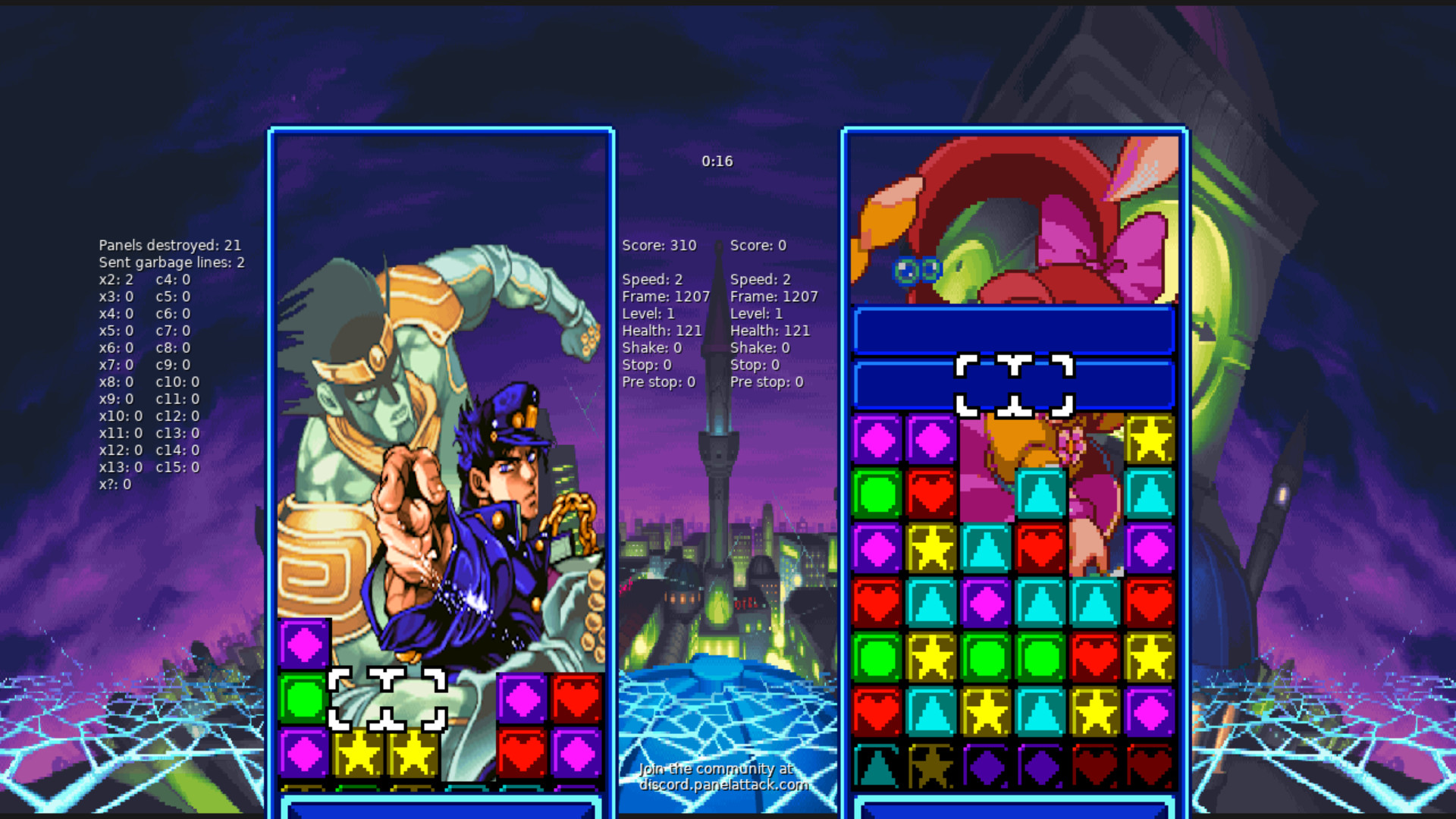Click the swap cursor brackets on the opponent's board
The width and height of the screenshot is (1456, 819).
[x=1016, y=387]
